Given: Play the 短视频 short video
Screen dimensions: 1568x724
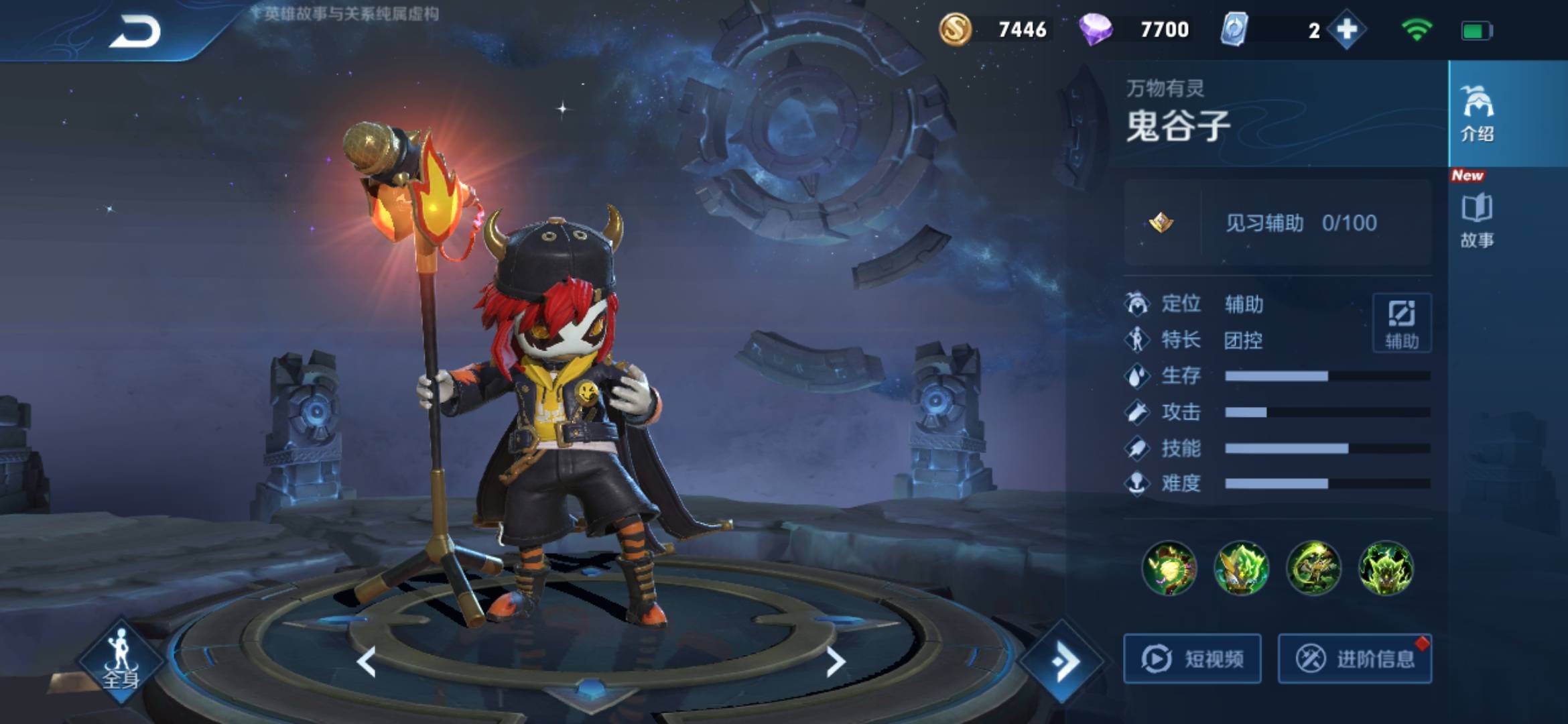Looking at the screenshot, I should click(1193, 659).
